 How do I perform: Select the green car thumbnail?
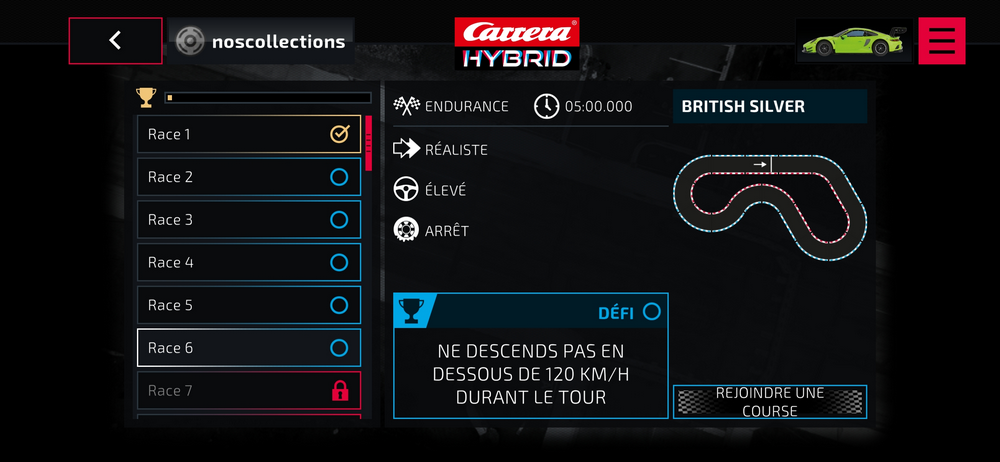coord(853,41)
